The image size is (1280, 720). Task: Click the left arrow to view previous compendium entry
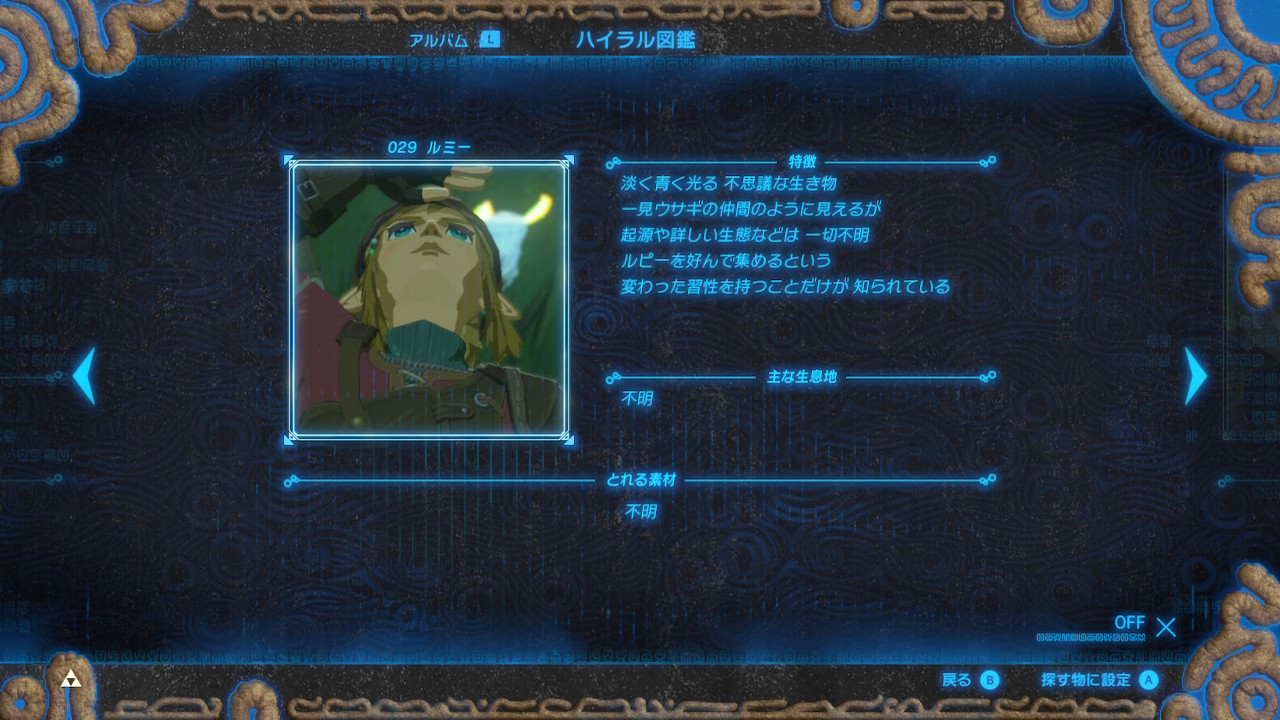coord(84,378)
